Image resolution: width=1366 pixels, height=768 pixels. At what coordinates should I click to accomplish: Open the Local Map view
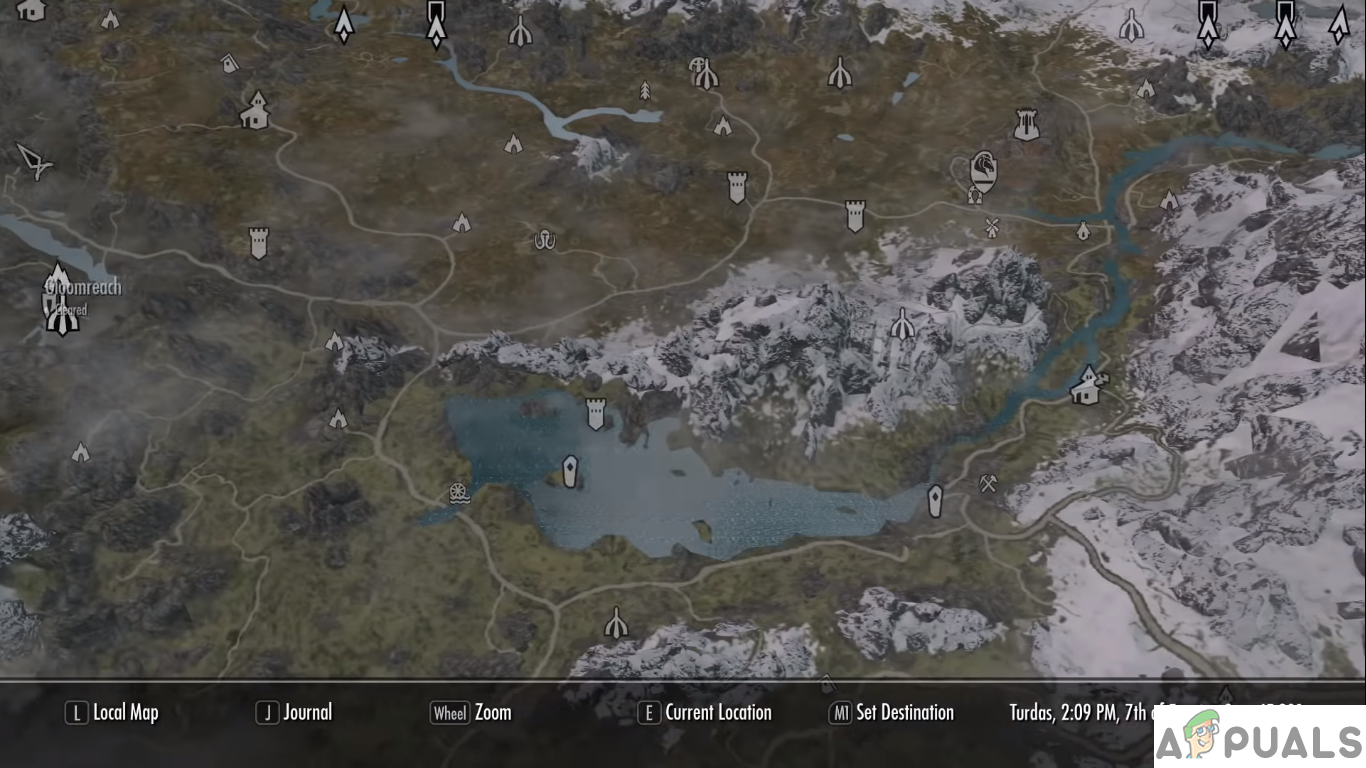(x=112, y=713)
